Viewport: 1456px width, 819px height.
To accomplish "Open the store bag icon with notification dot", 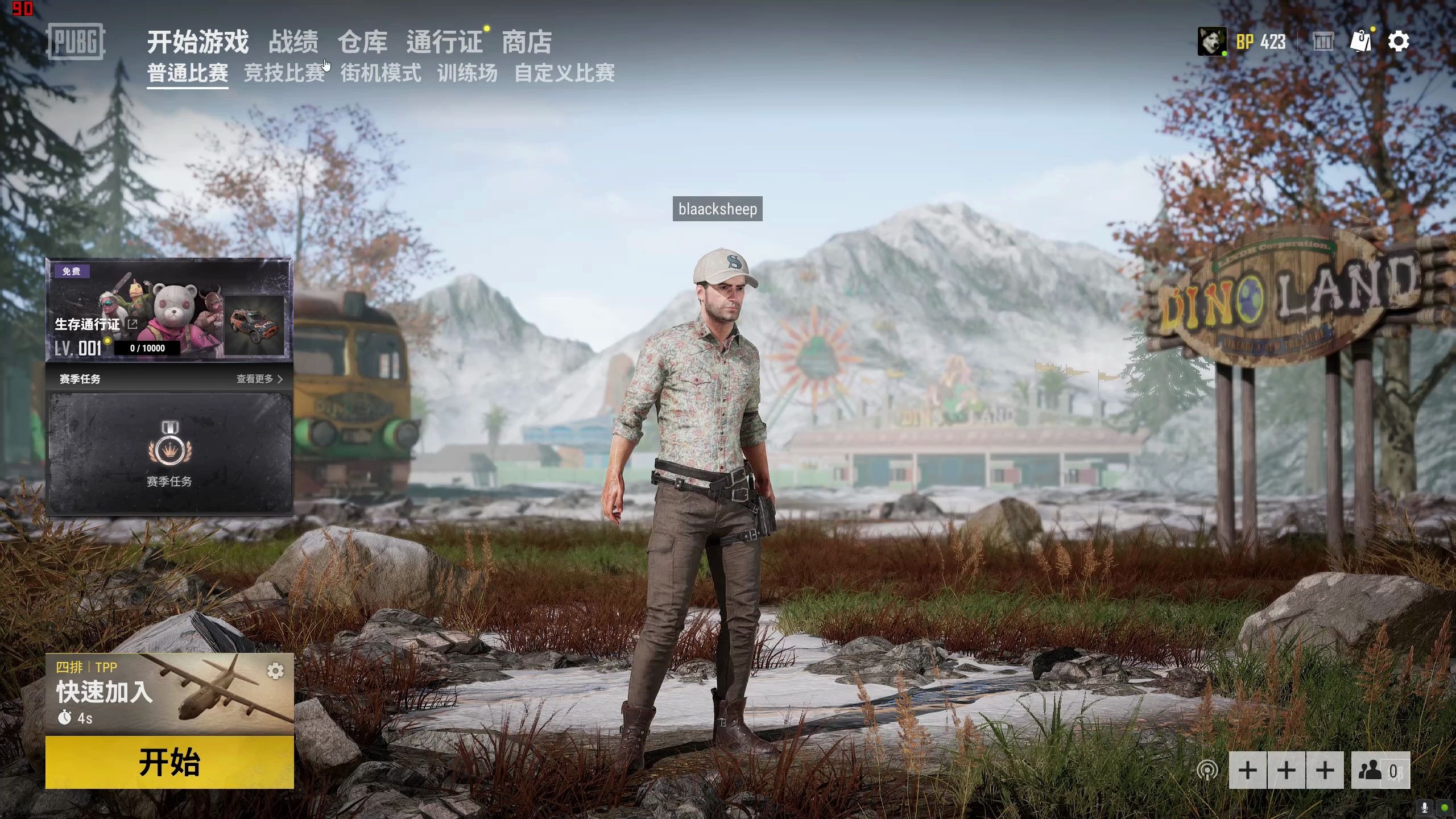I will tap(1360, 42).
